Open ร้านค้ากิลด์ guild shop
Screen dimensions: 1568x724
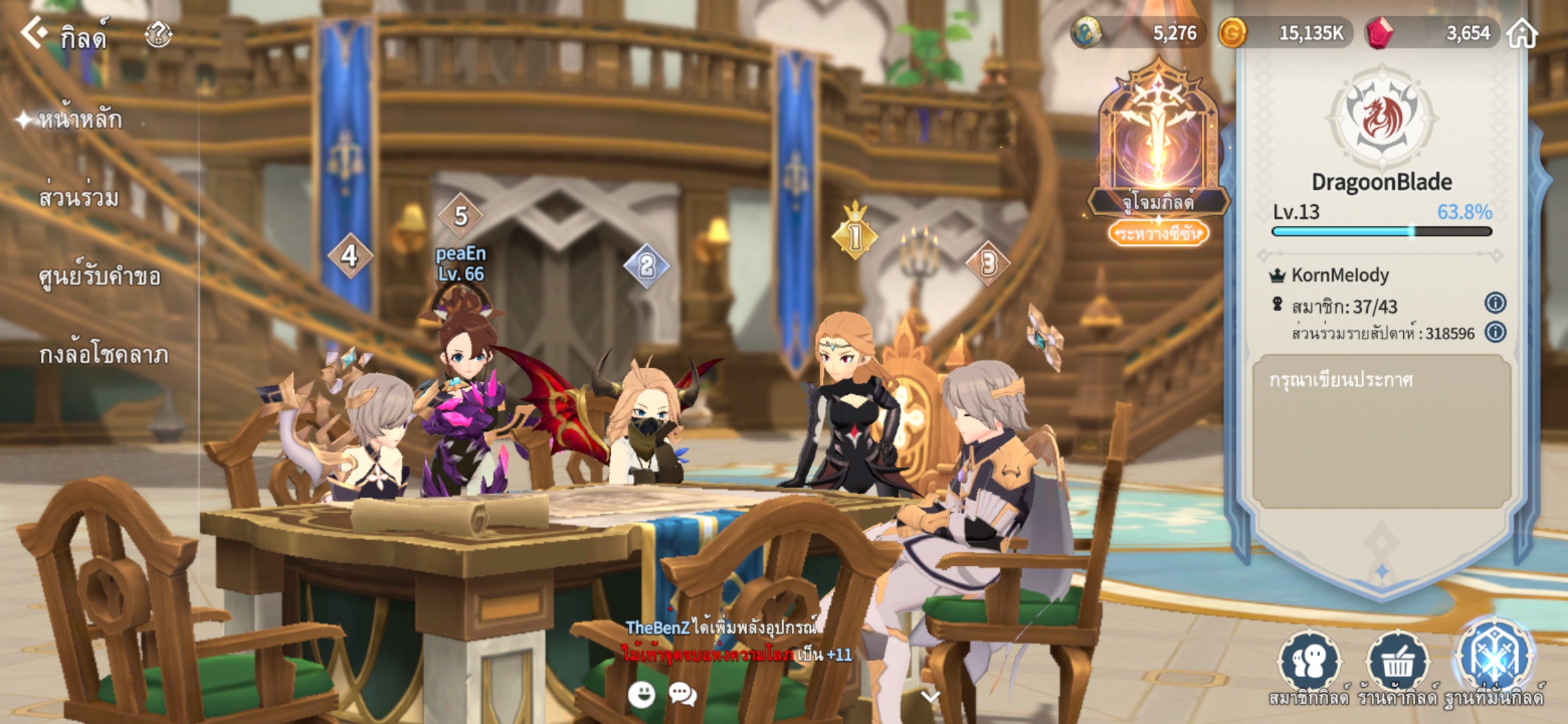click(1398, 662)
